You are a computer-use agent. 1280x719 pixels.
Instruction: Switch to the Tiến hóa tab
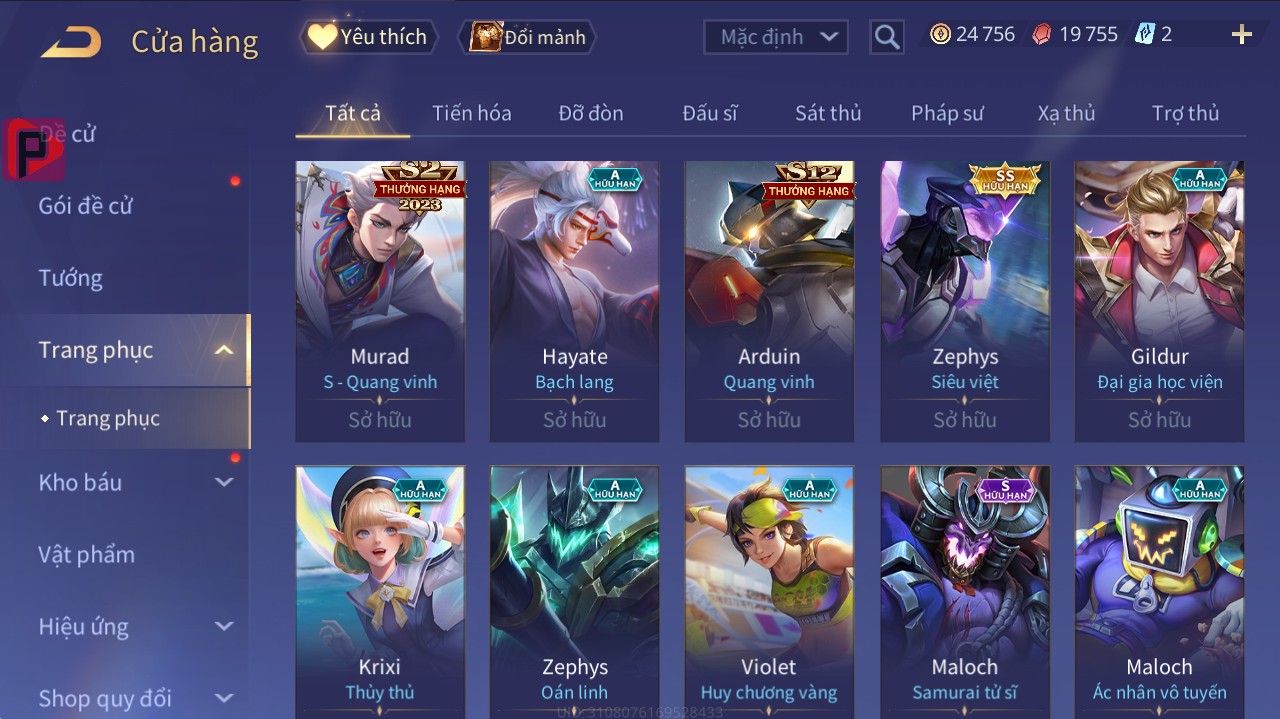click(x=471, y=113)
